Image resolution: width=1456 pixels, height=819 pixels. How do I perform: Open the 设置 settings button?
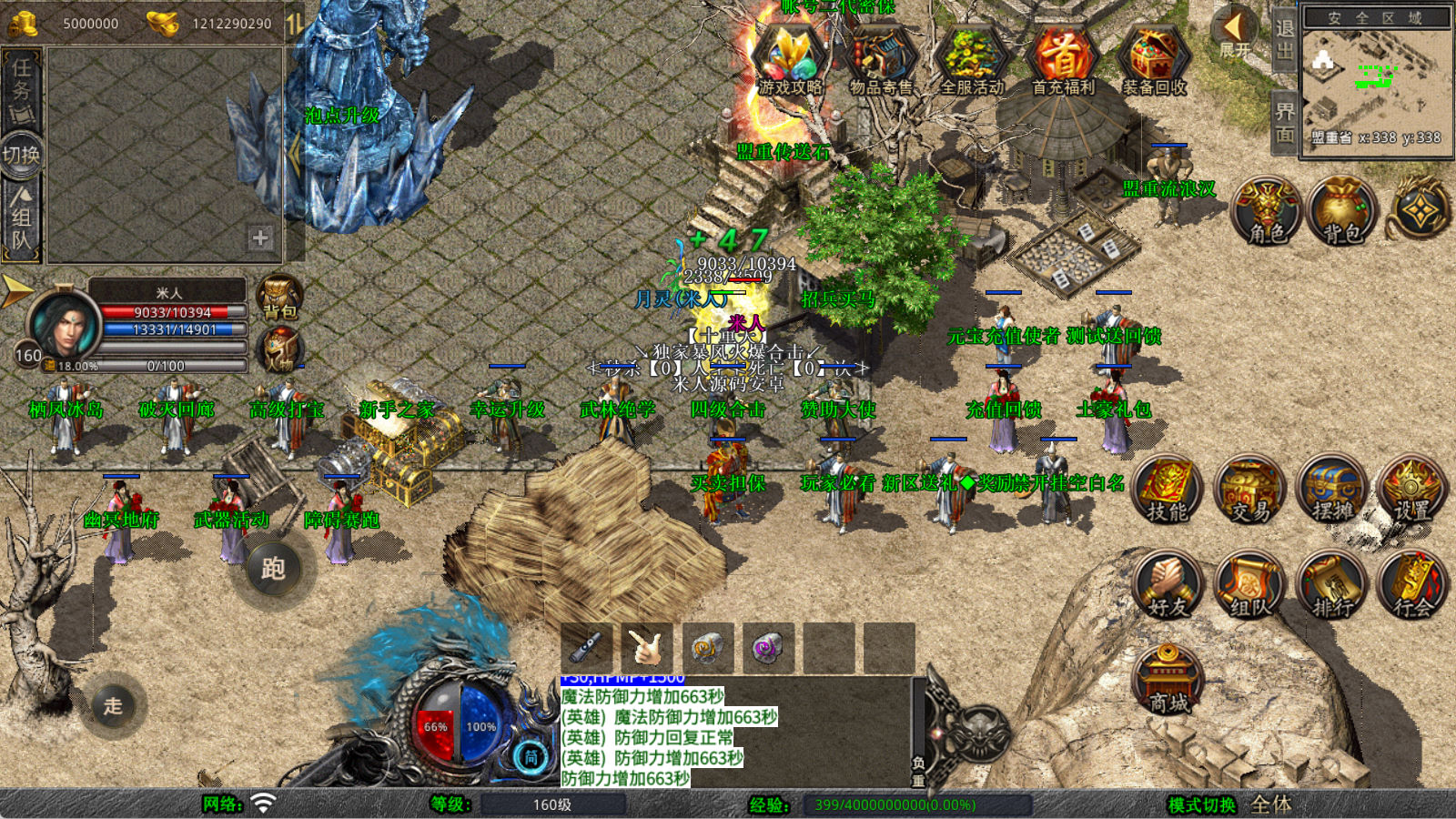tap(1412, 490)
